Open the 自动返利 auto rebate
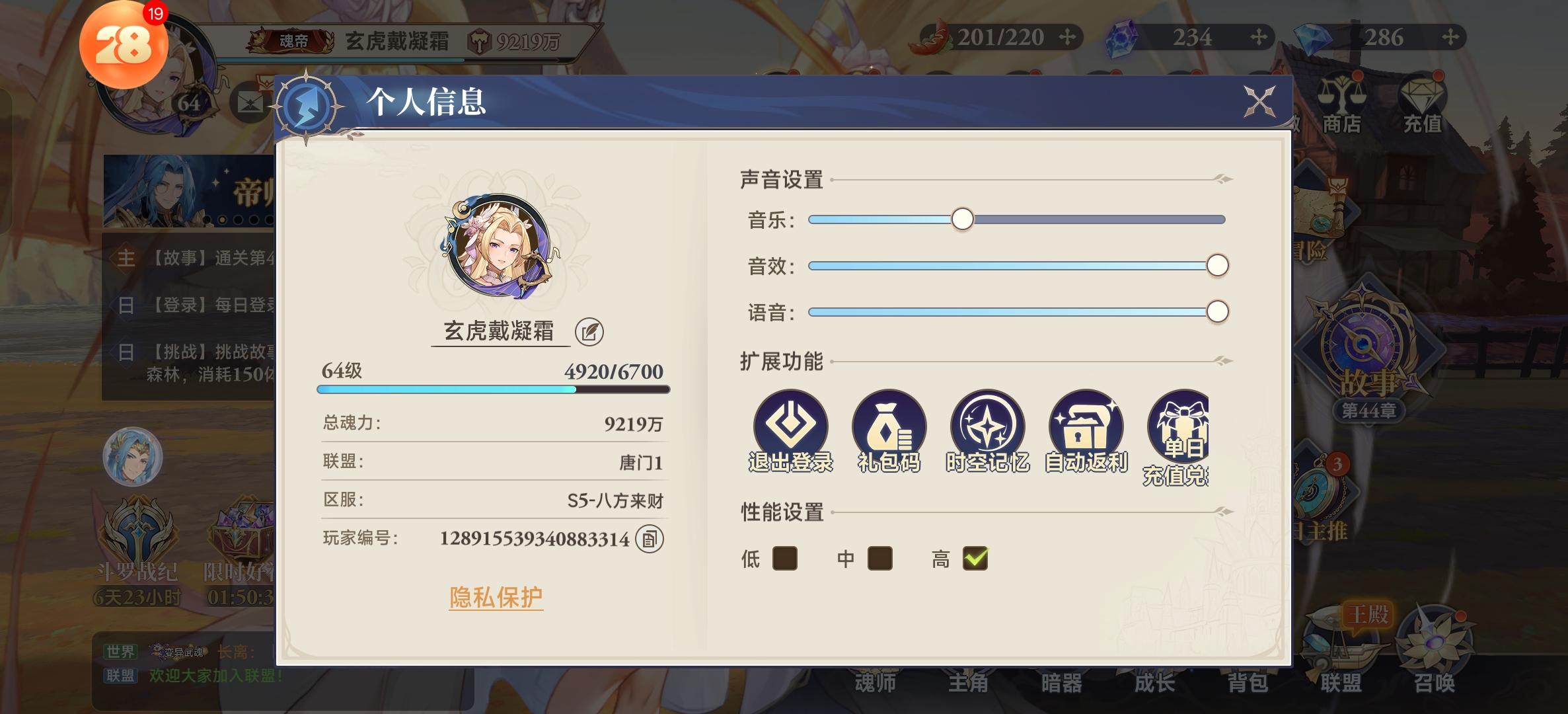Viewport: 1568px width, 714px height. point(1086,431)
